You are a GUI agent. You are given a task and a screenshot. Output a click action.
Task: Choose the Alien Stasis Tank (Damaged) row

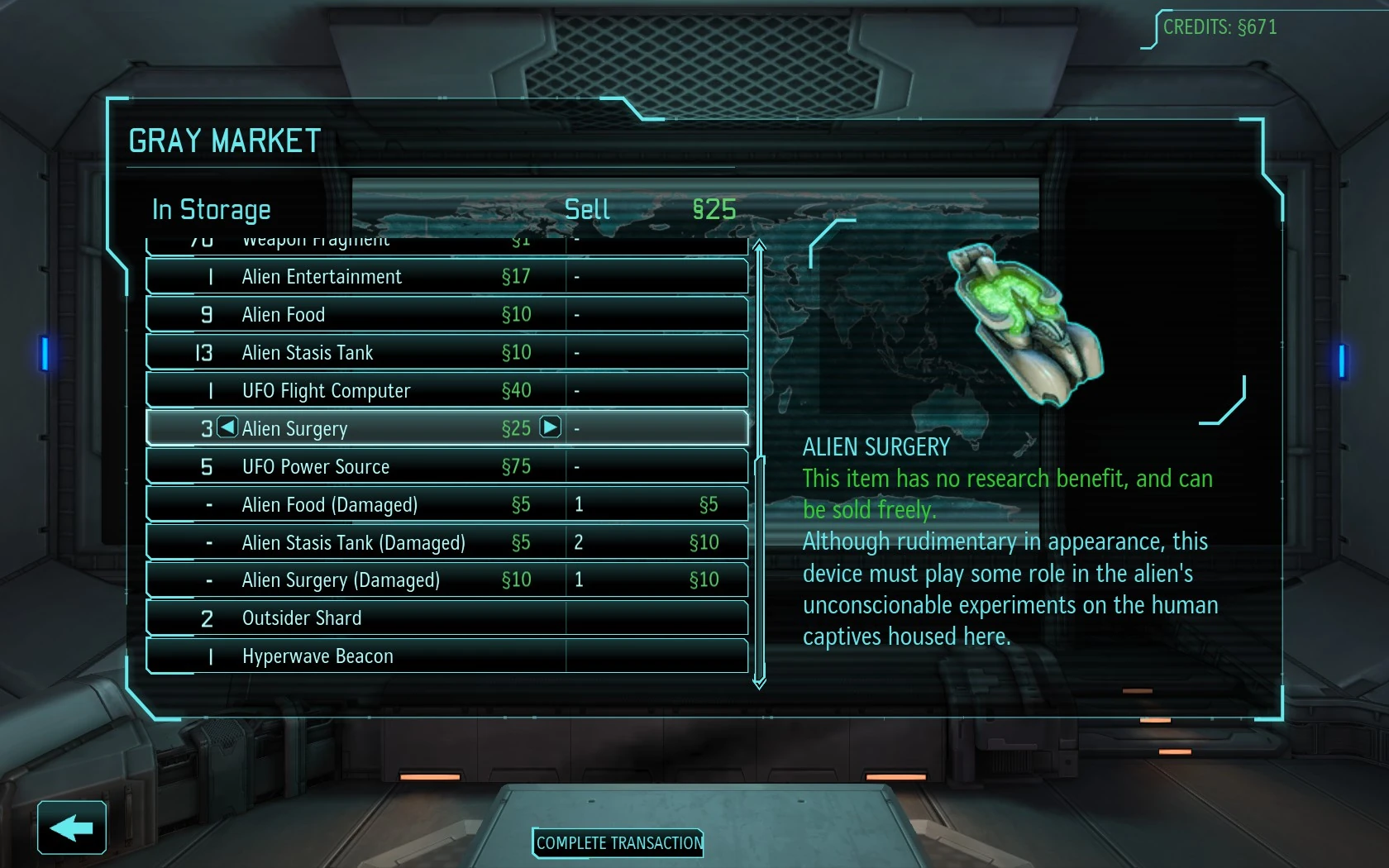(x=446, y=542)
